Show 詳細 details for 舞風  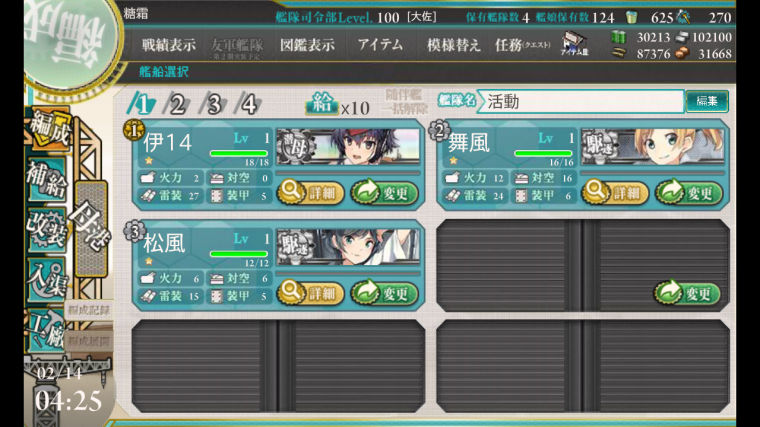(x=615, y=192)
